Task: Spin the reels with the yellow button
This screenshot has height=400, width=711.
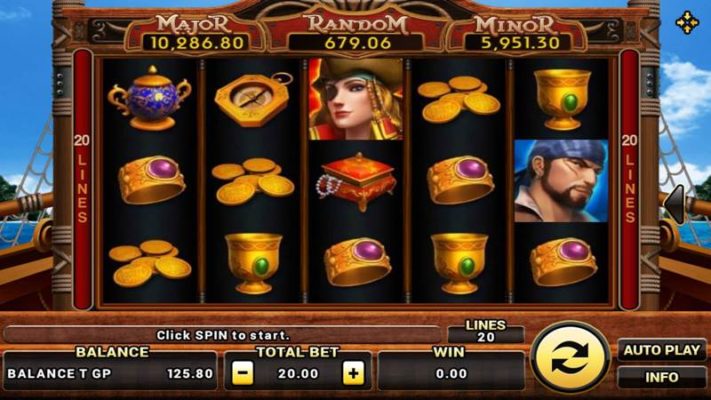Action: [x=569, y=357]
